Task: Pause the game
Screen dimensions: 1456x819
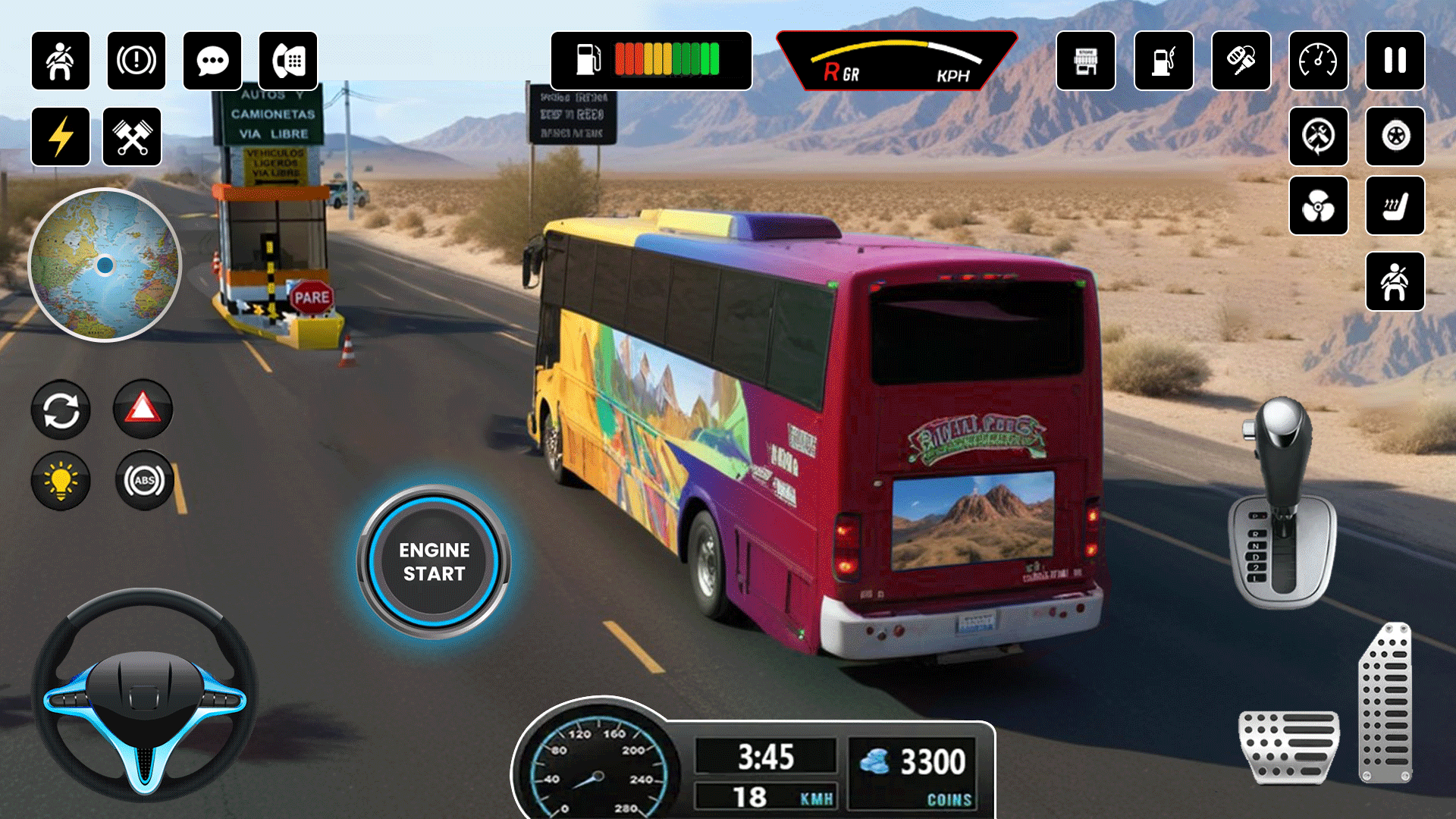Action: tap(1395, 61)
